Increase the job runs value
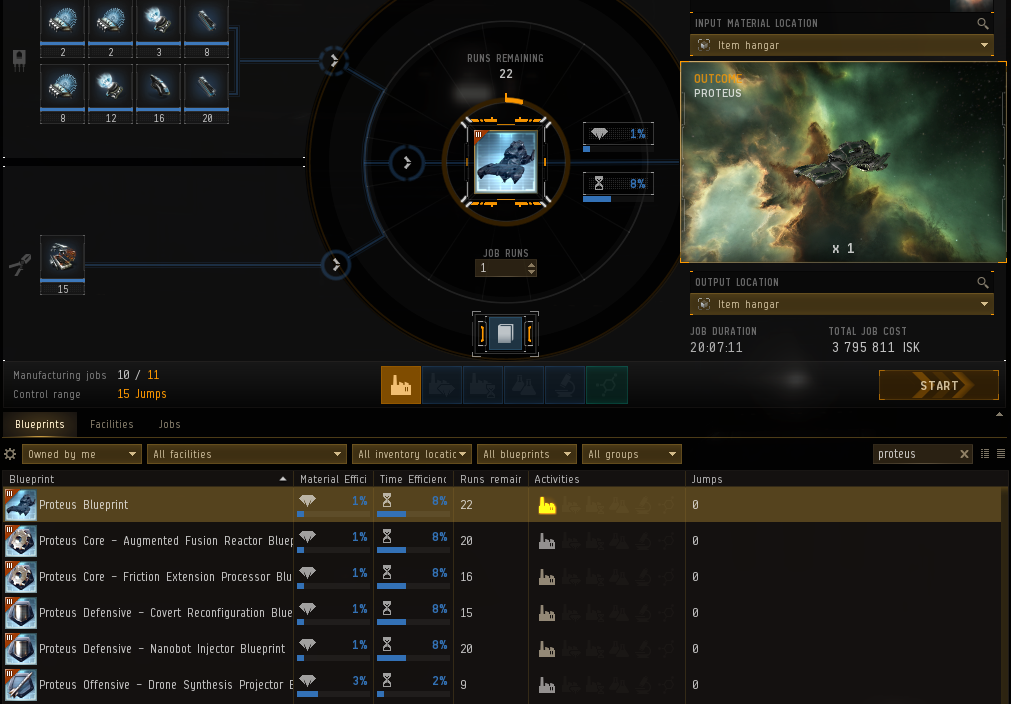1011x704 pixels. (x=531, y=264)
